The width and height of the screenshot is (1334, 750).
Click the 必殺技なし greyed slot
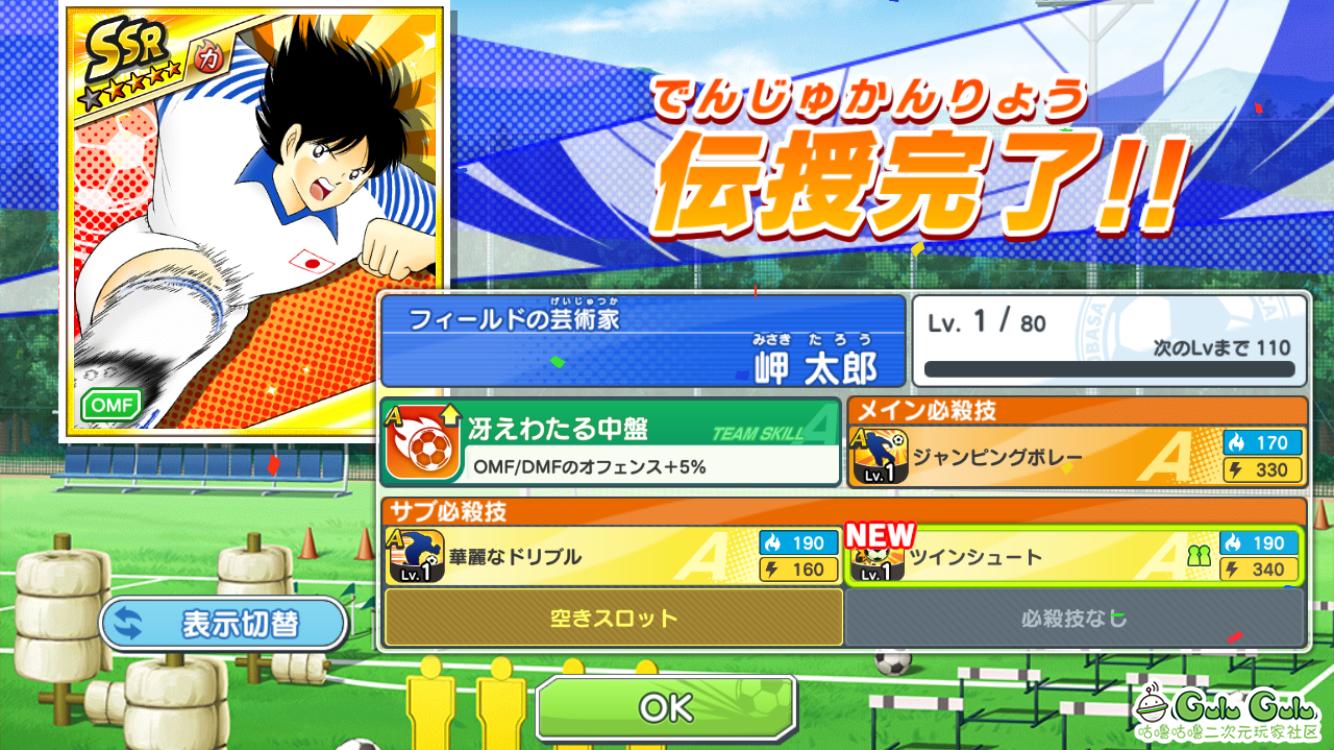pyautogui.click(x=1074, y=618)
